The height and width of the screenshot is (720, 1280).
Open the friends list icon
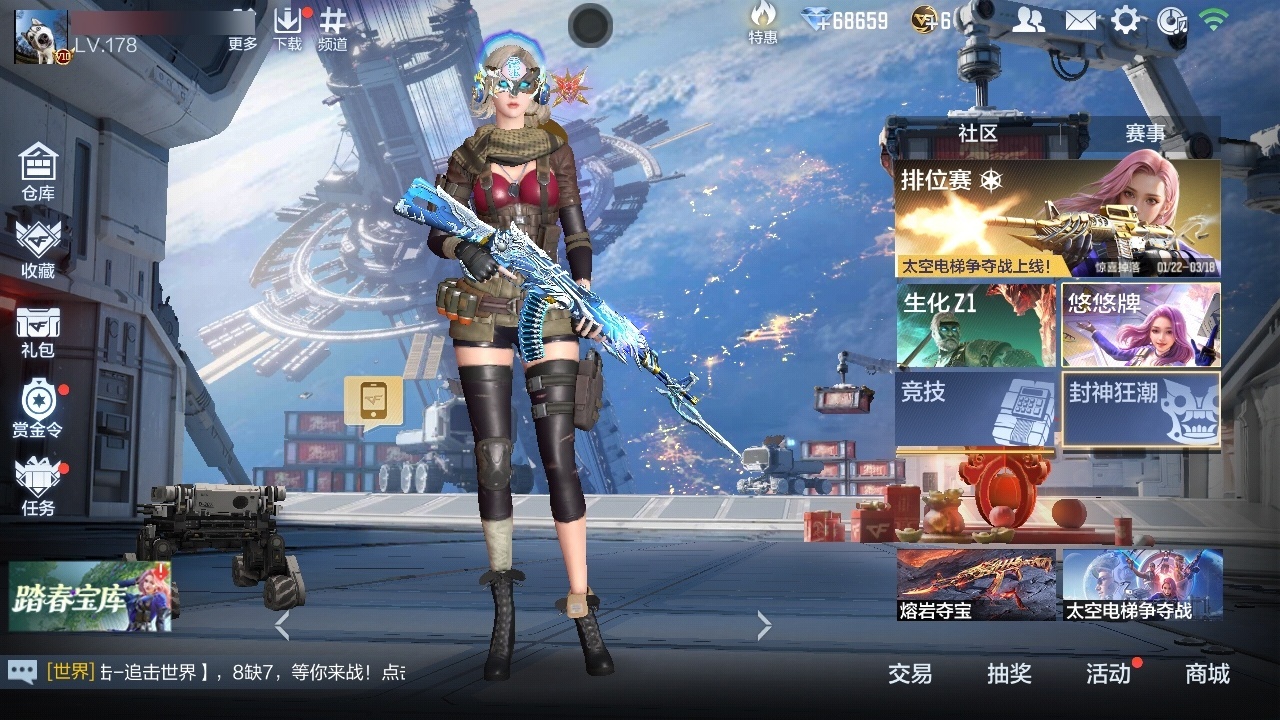click(x=1030, y=18)
